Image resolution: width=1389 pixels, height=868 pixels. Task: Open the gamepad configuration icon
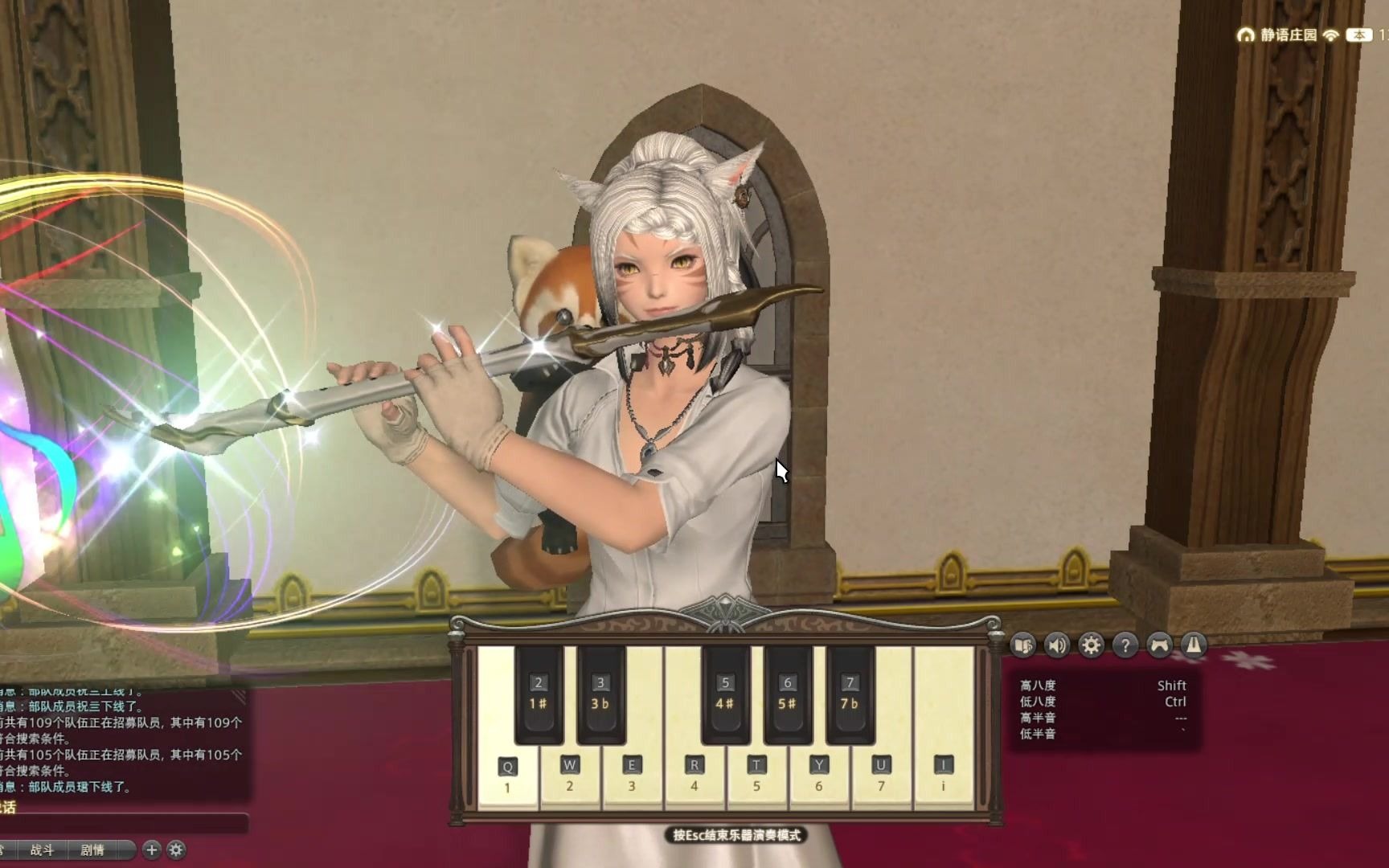click(x=1158, y=643)
